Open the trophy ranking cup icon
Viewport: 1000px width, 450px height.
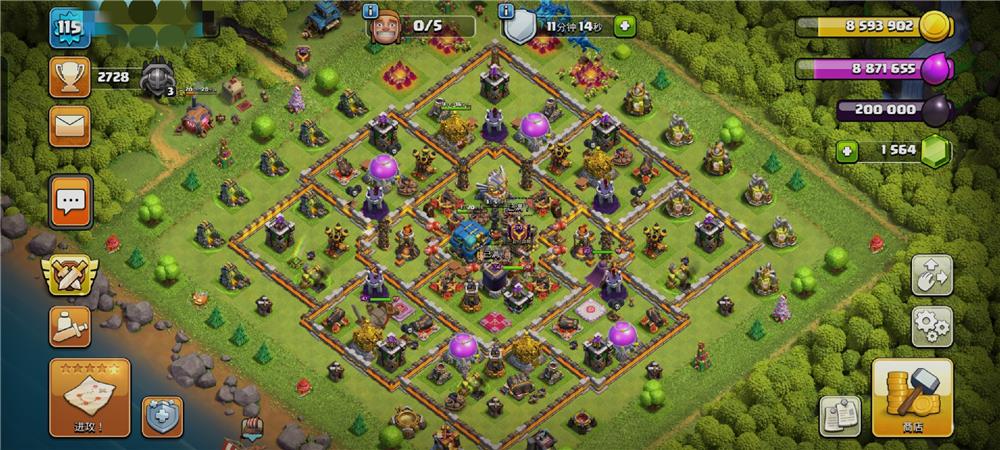70,75
